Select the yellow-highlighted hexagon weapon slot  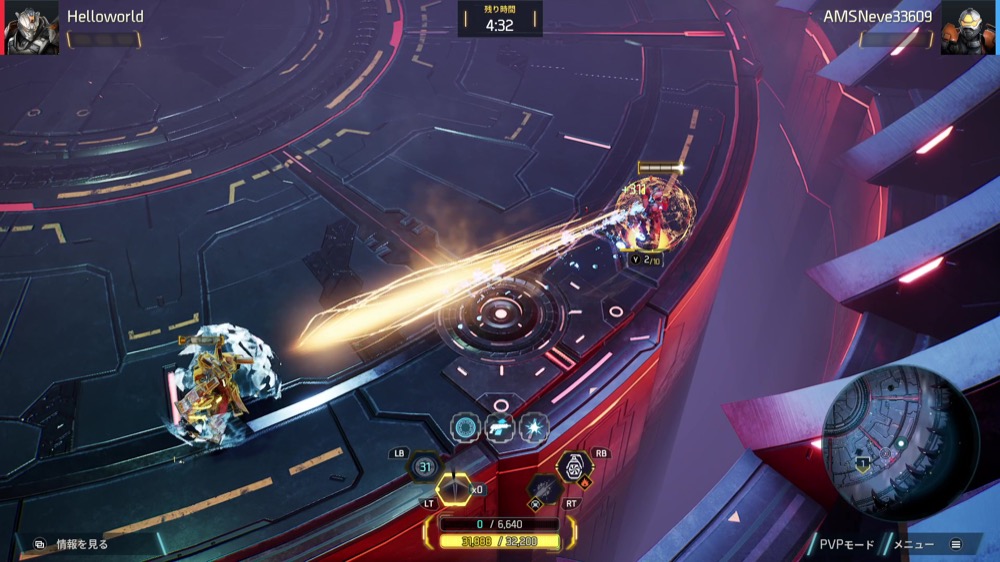coord(455,487)
